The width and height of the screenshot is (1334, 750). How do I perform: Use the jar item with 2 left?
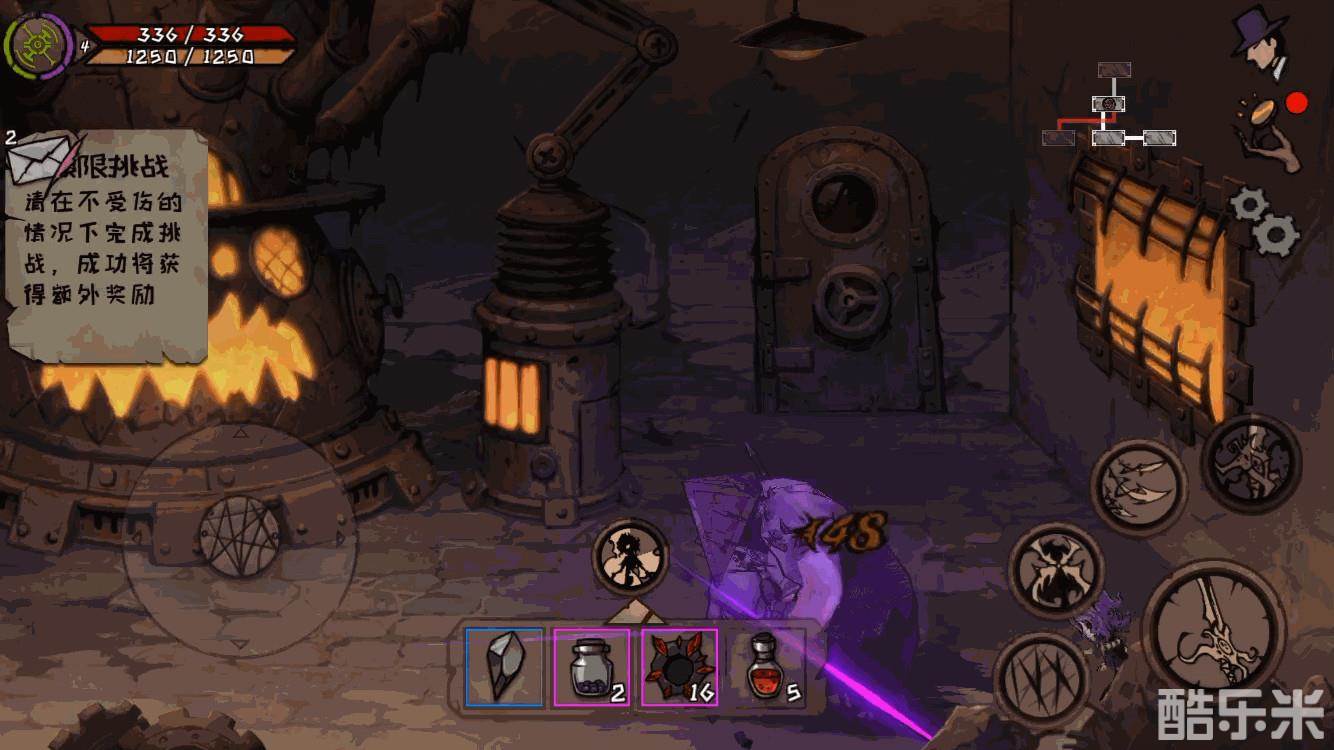coord(591,667)
